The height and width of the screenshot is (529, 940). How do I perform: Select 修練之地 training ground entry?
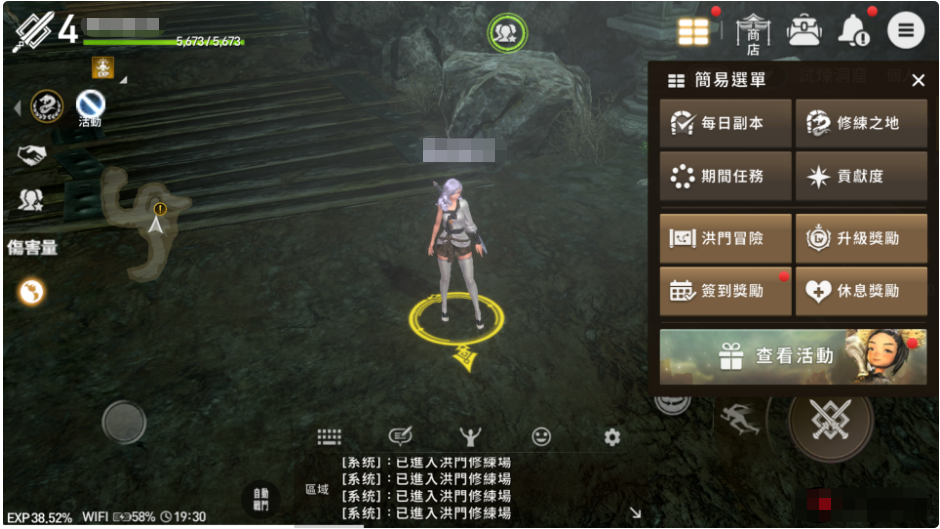point(860,123)
